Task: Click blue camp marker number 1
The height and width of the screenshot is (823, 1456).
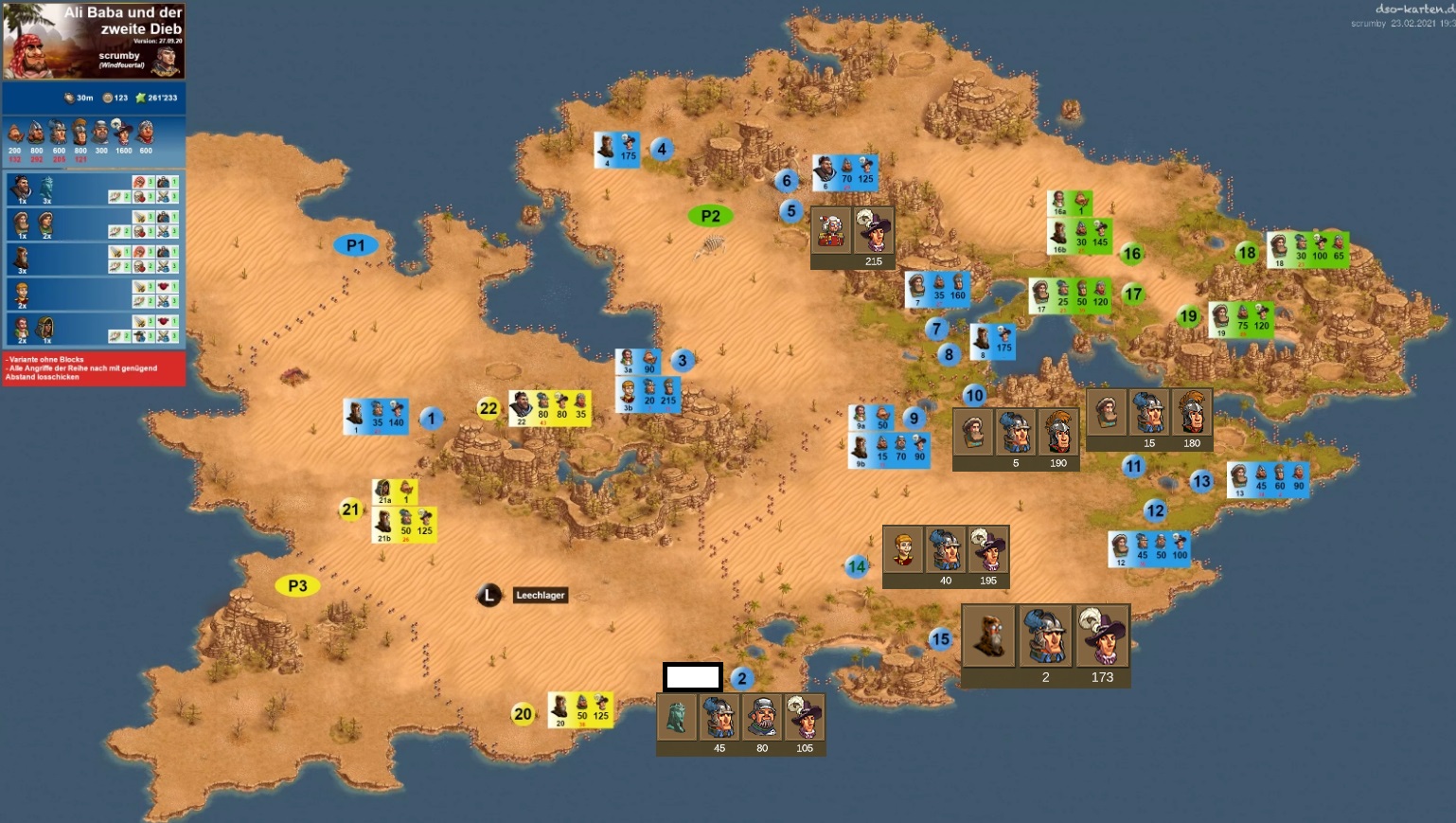Action: pos(432,418)
